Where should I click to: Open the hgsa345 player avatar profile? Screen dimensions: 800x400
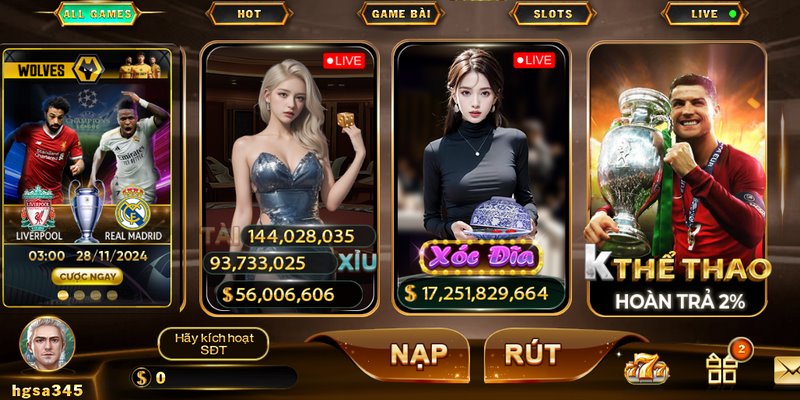pos(47,344)
